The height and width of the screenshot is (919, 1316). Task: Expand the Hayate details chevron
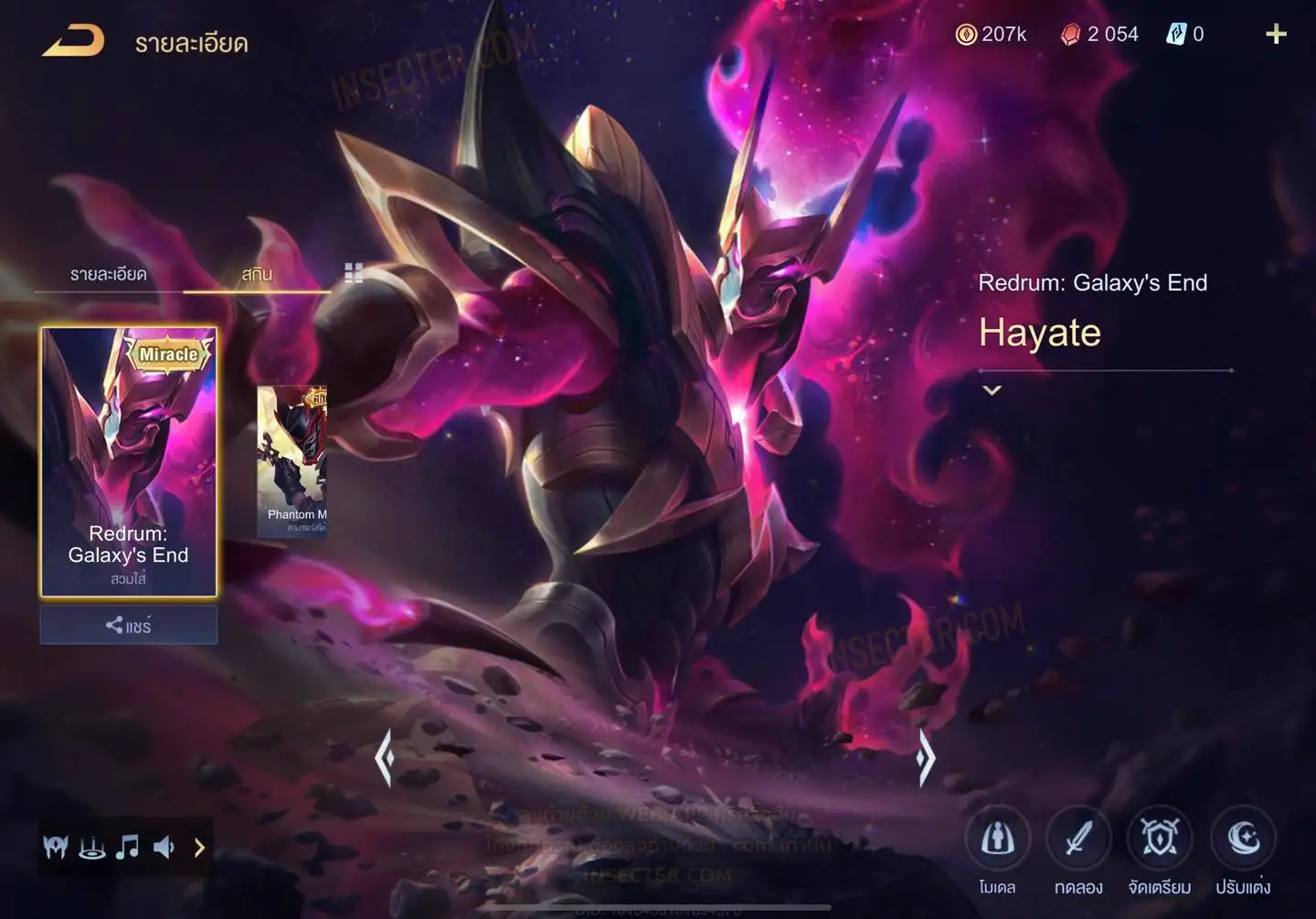(992, 390)
